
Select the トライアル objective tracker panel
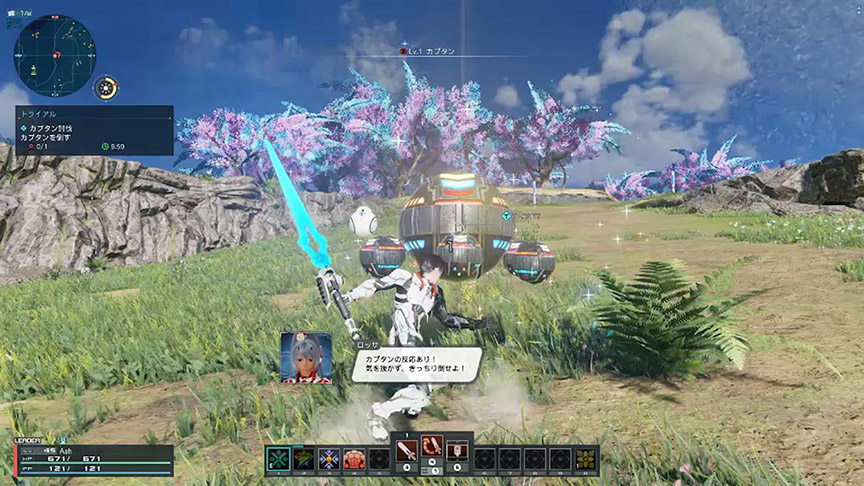[94, 130]
